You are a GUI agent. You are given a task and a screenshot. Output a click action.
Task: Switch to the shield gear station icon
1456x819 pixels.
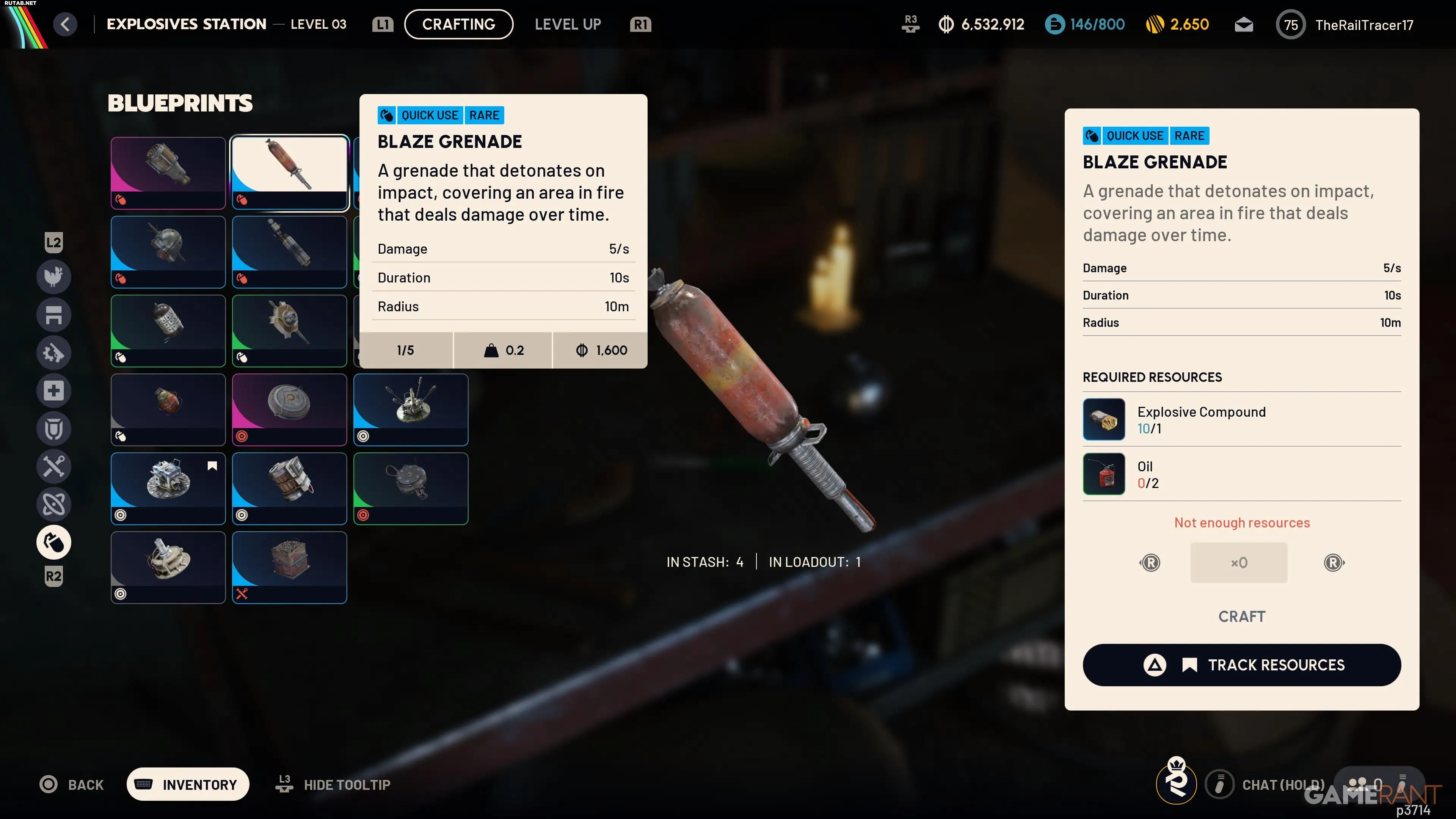point(54,428)
